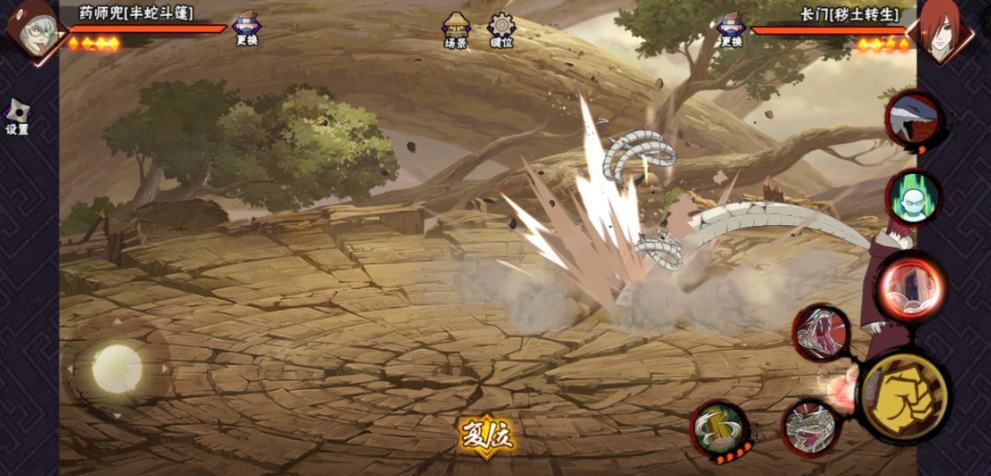Trigger the grey shark-like summon icon

[x=913, y=118]
